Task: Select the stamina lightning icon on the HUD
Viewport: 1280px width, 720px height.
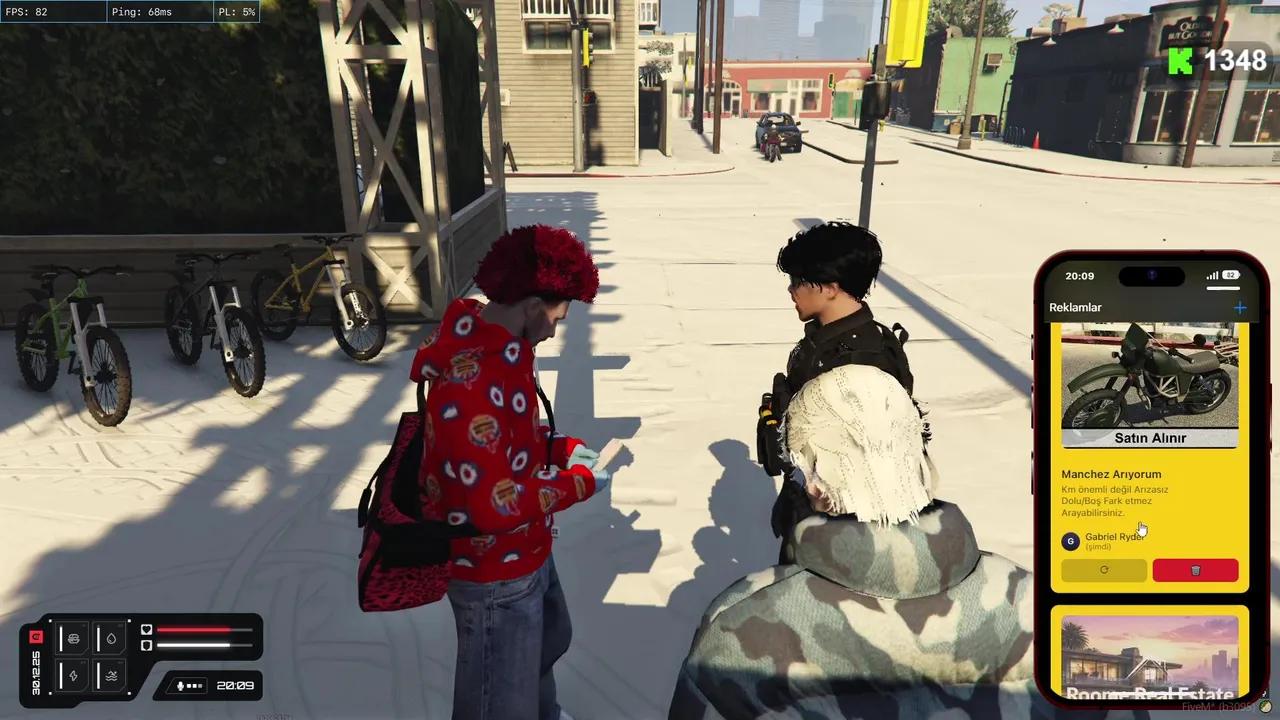Action: (x=74, y=676)
